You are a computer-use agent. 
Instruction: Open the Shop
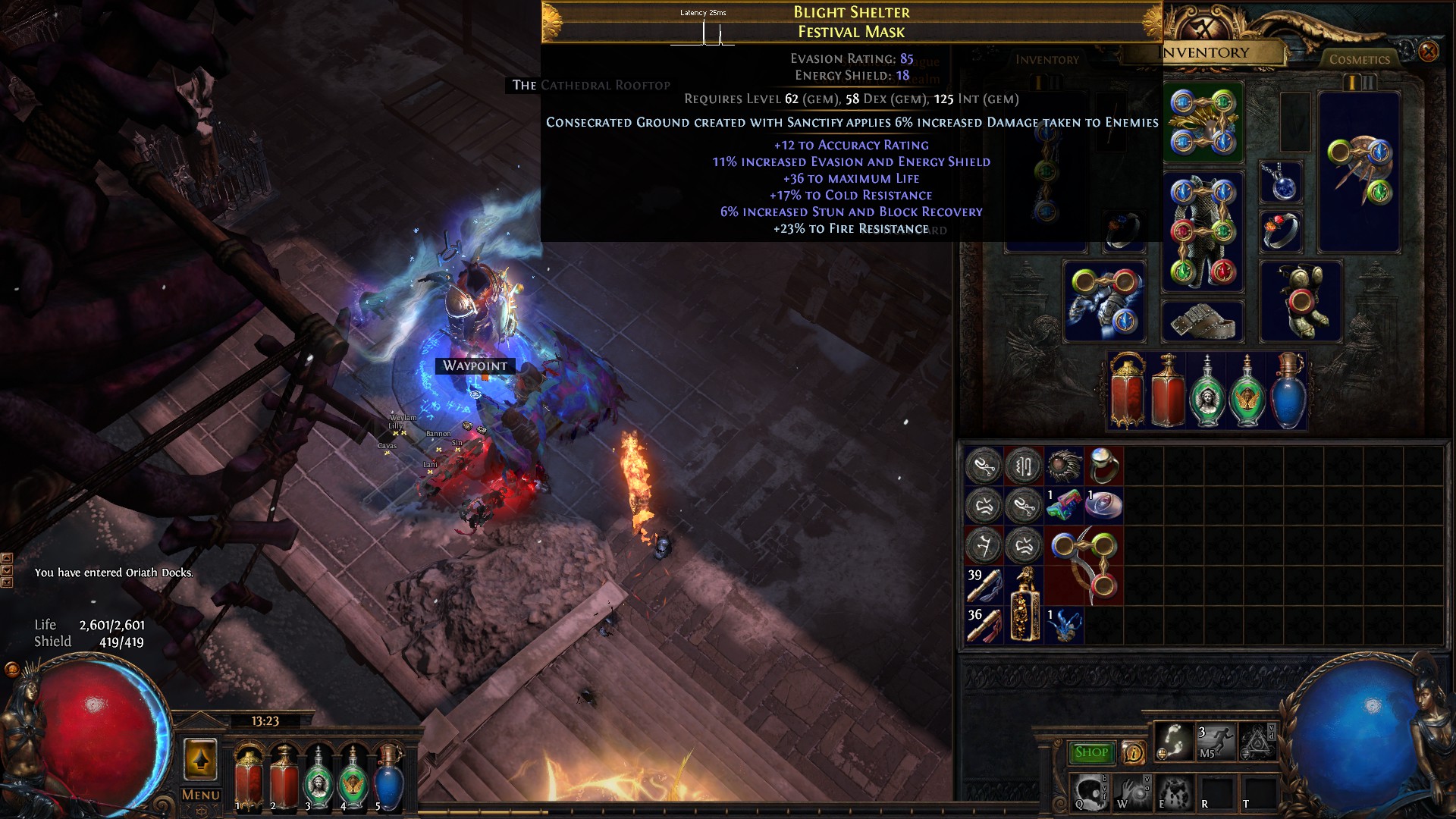pyautogui.click(x=1090, y=752)
